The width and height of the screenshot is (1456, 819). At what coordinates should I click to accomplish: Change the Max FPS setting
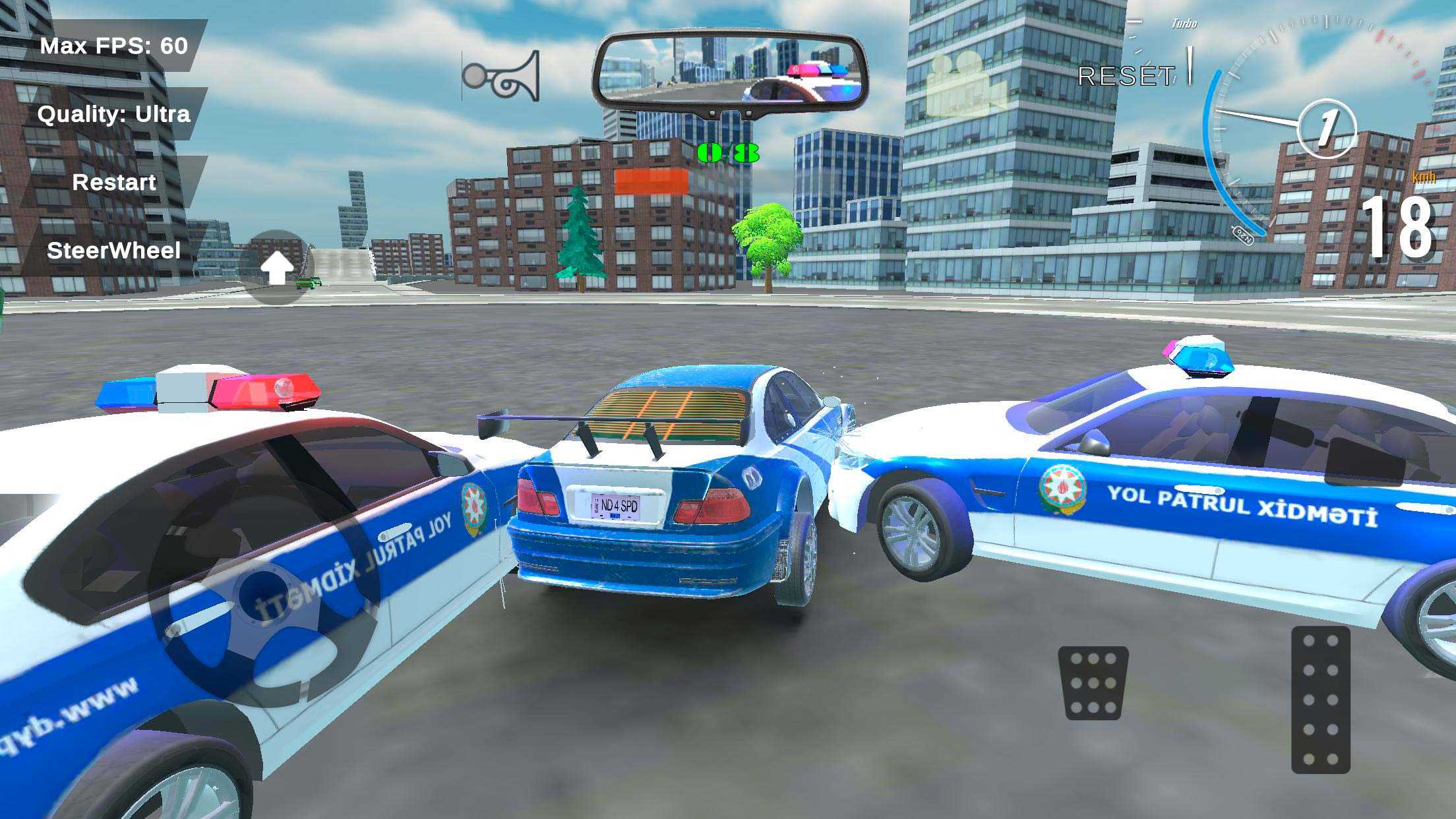[x=113, y=45]
